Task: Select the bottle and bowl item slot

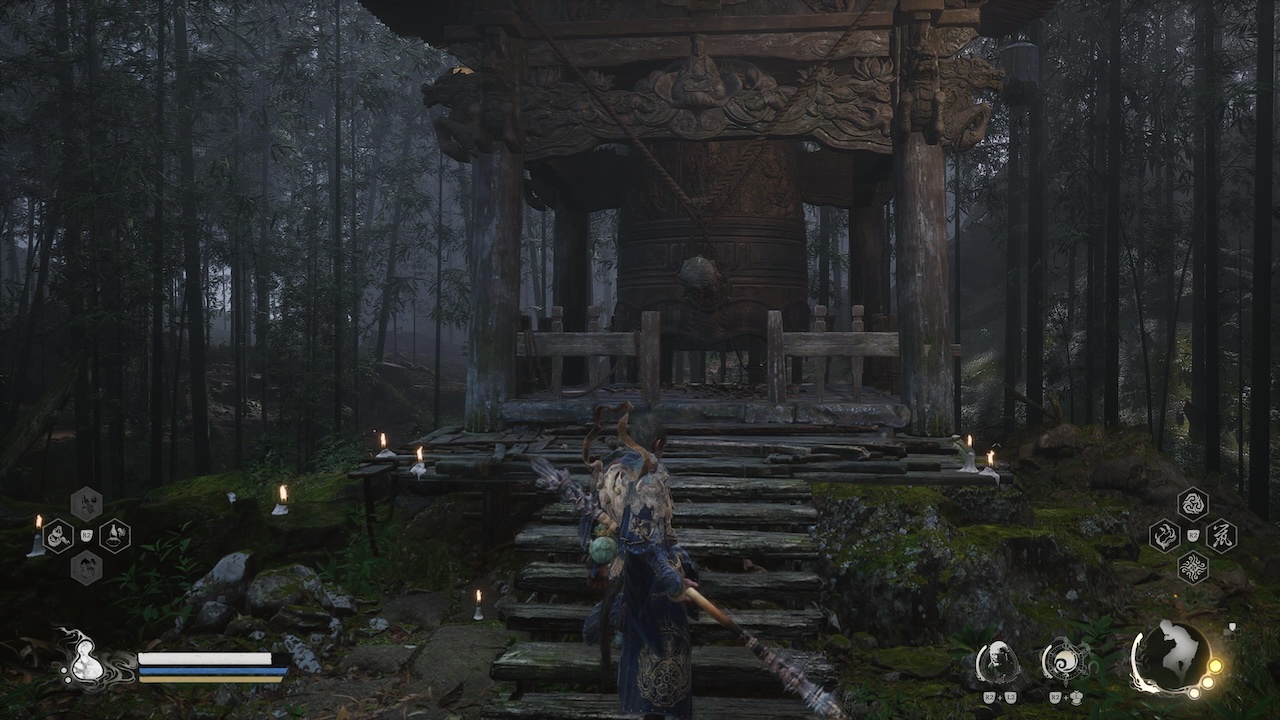Action: pyautogui.click(x=114, y=536)
